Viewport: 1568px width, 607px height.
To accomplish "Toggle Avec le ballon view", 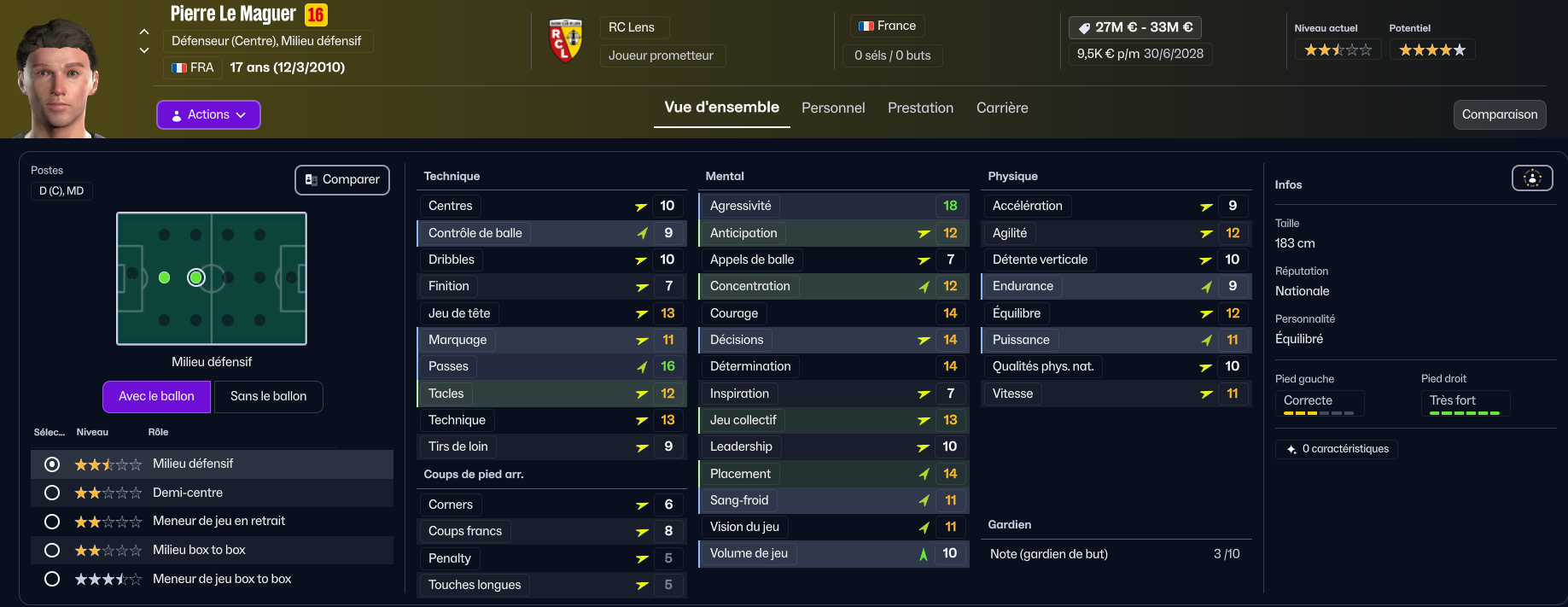I will click(156, 396).
